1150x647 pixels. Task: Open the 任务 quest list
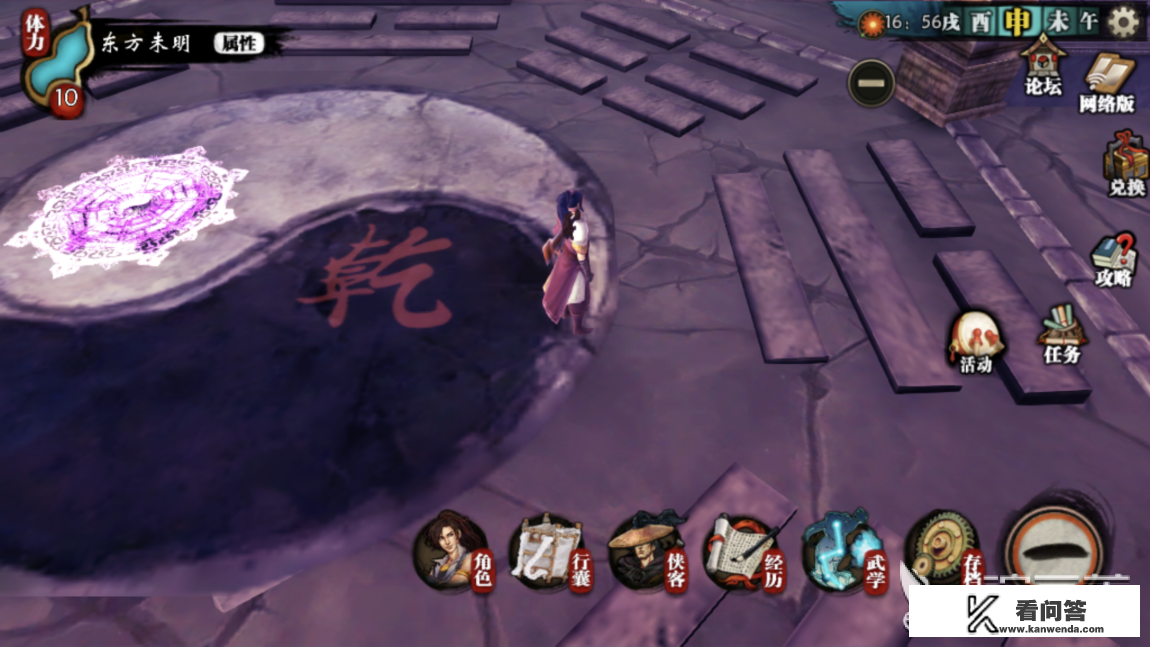tap(1061, 334)
